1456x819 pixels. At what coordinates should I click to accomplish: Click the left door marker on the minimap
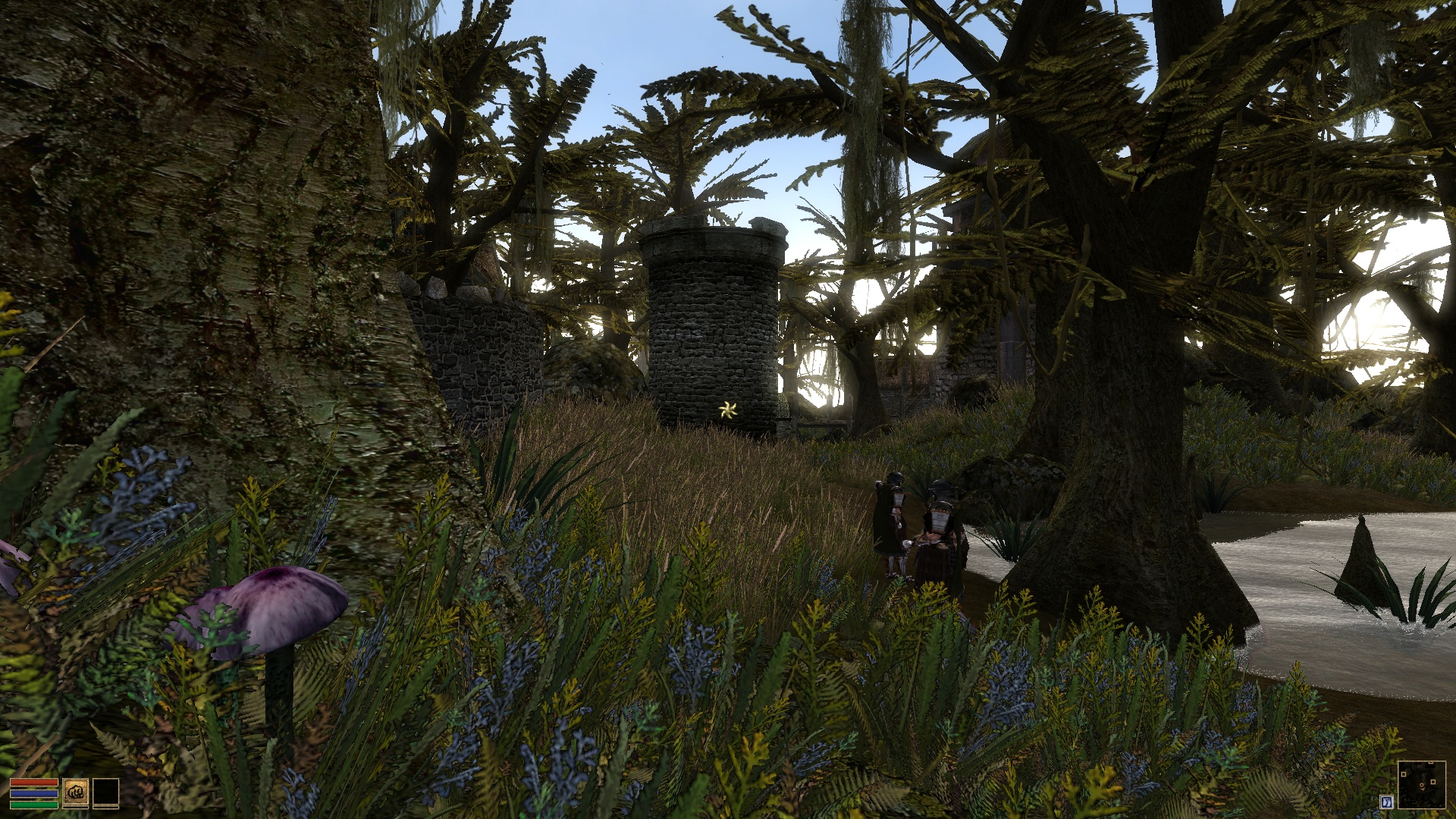click(1404, 774)
